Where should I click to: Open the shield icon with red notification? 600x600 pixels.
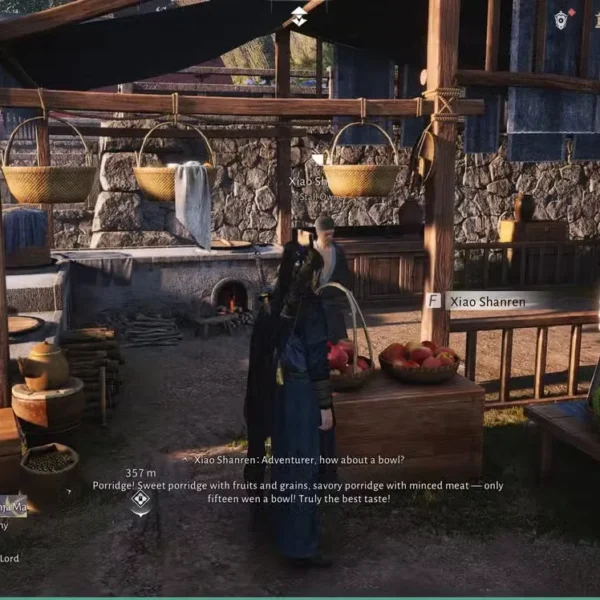562,19
